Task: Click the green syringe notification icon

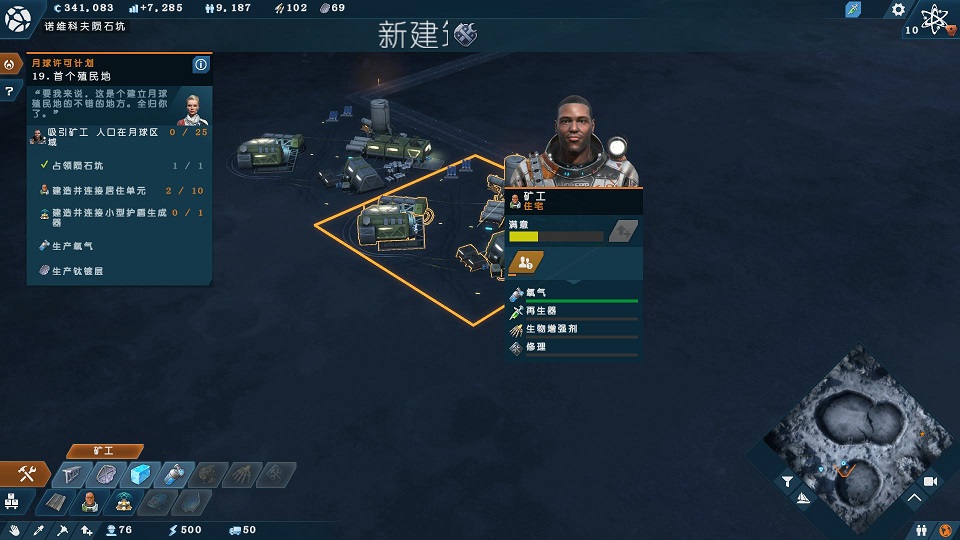Action: tap(853, 9)
